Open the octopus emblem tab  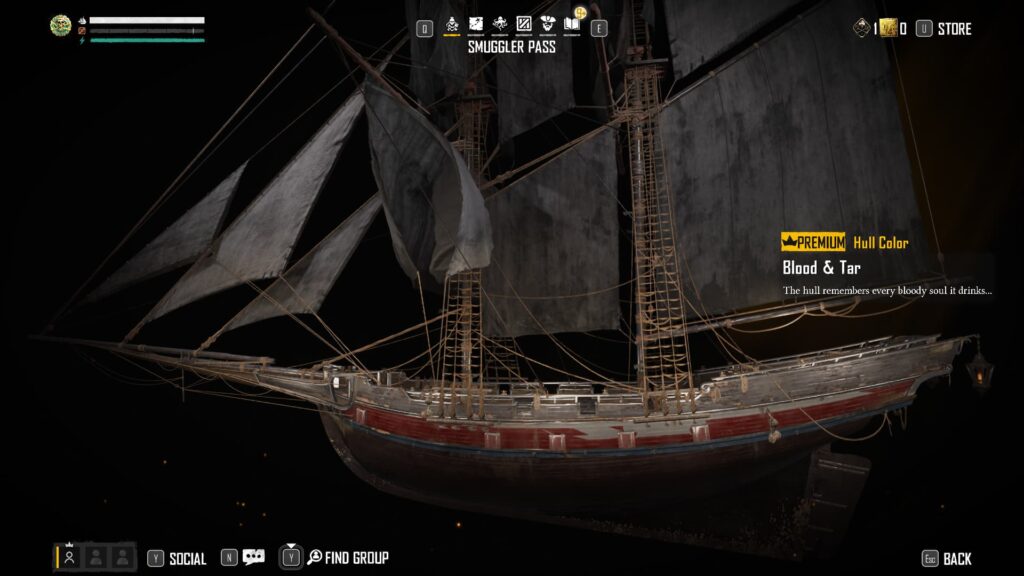[x=500, y=24]
